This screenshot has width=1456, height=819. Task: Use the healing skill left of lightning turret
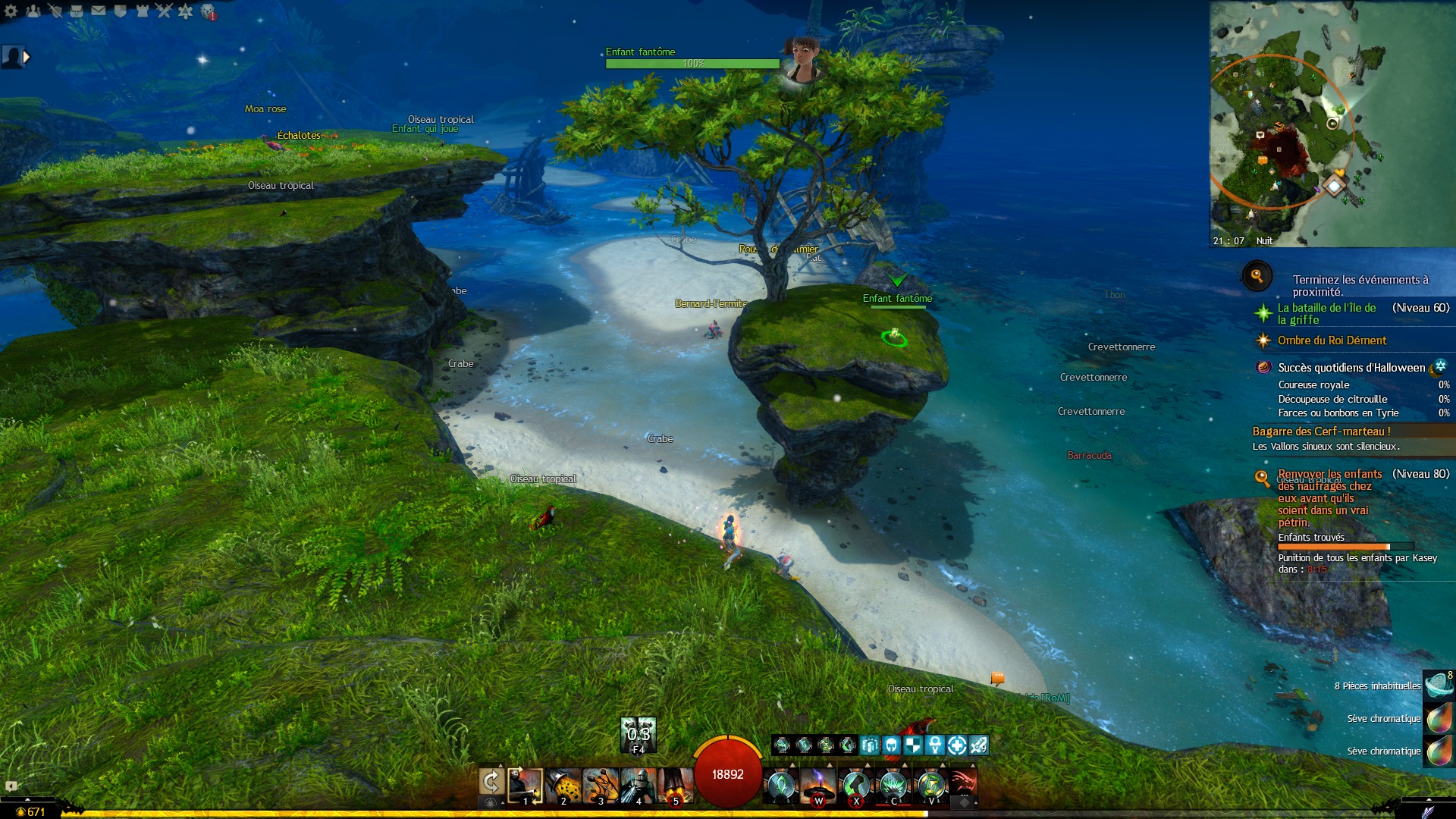pos(781,786)
